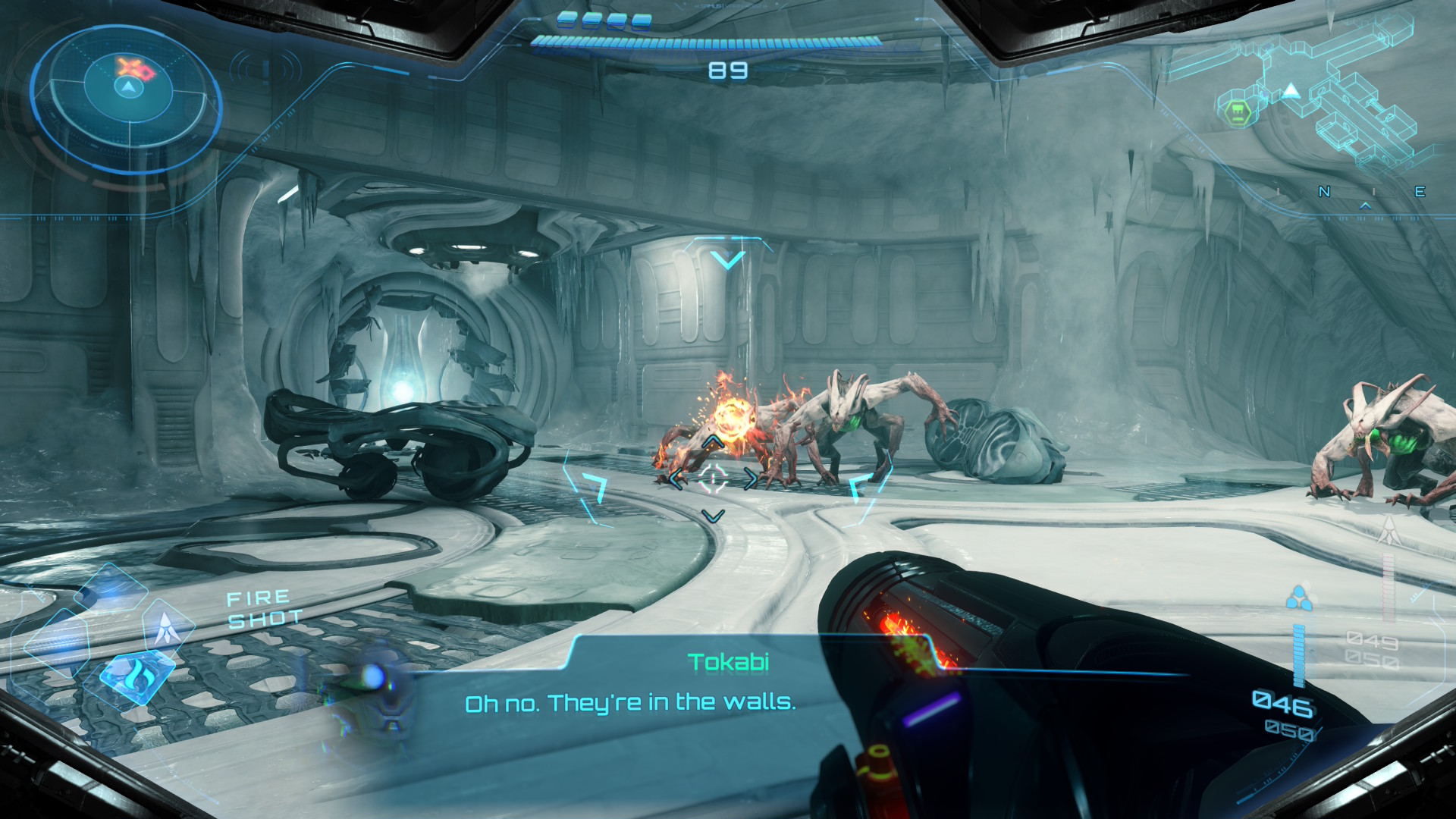Select the blue three-droplet shot ammo icon
Image resolution: width=1456 pixels, height=819 pixels.
click(1299, 598)
